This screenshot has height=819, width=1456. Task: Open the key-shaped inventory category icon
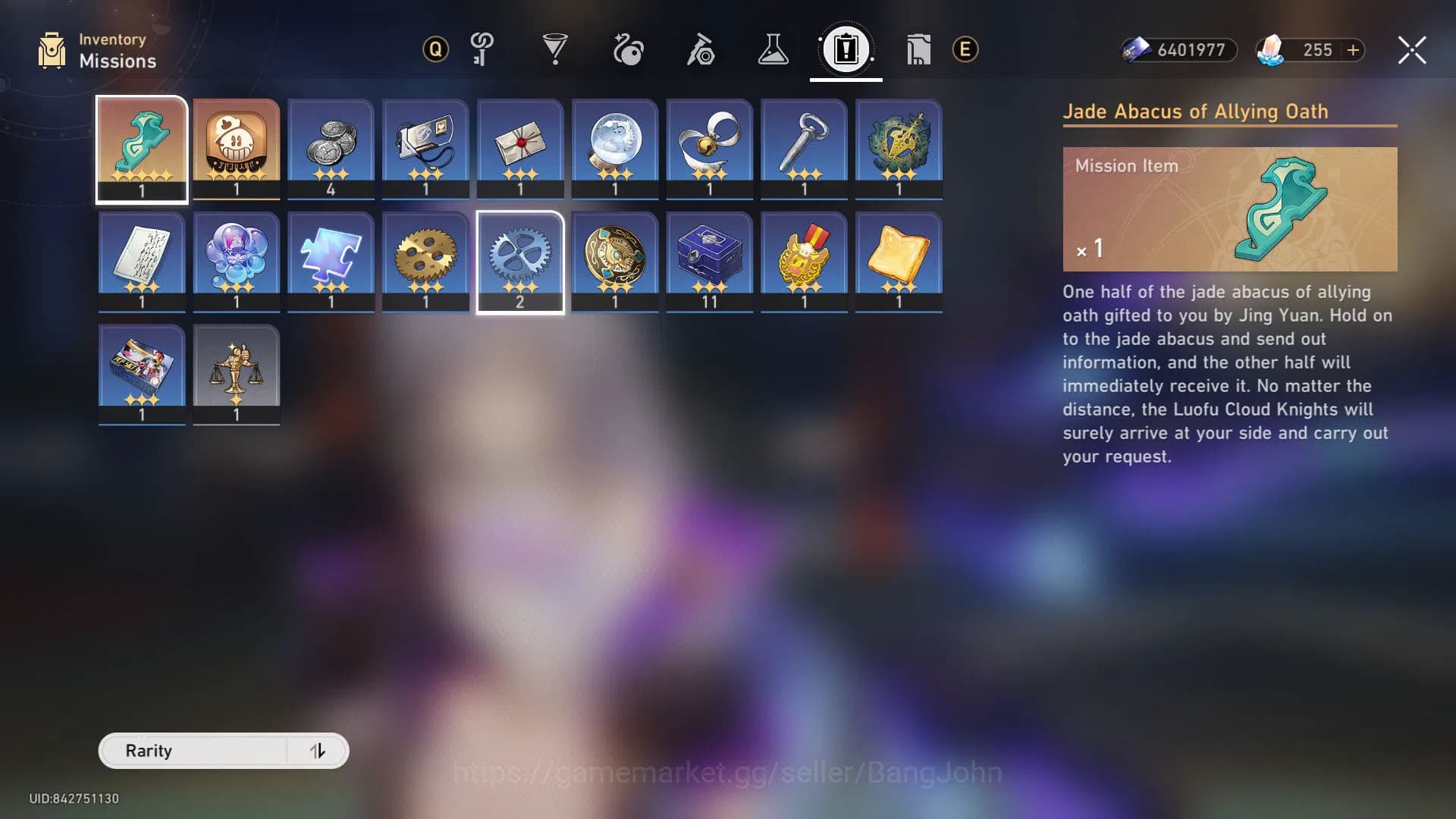[x=482, y=49]
